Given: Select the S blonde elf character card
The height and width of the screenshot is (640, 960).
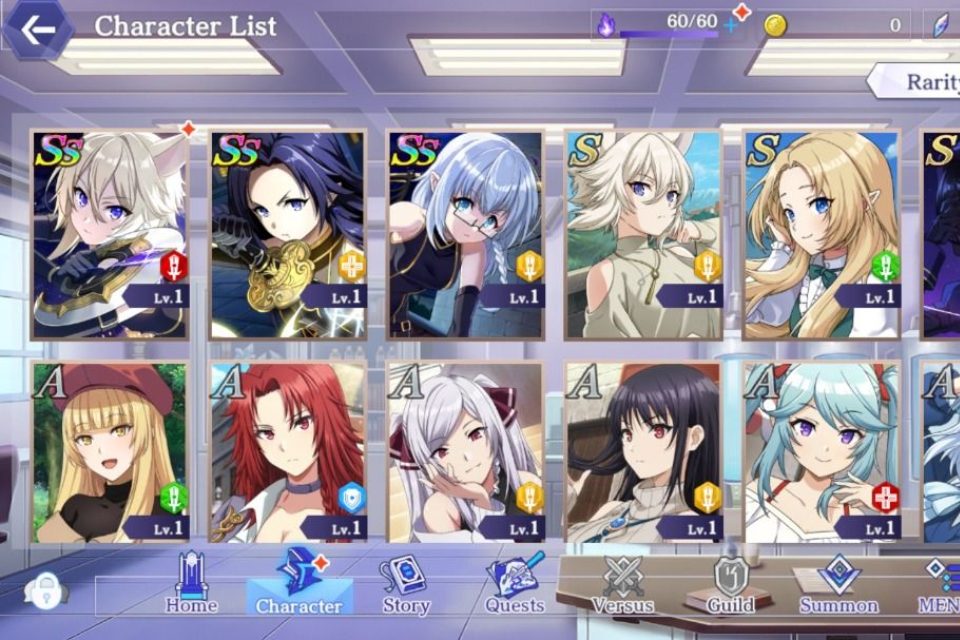Looking at the screenshot, I should (822, 234).
